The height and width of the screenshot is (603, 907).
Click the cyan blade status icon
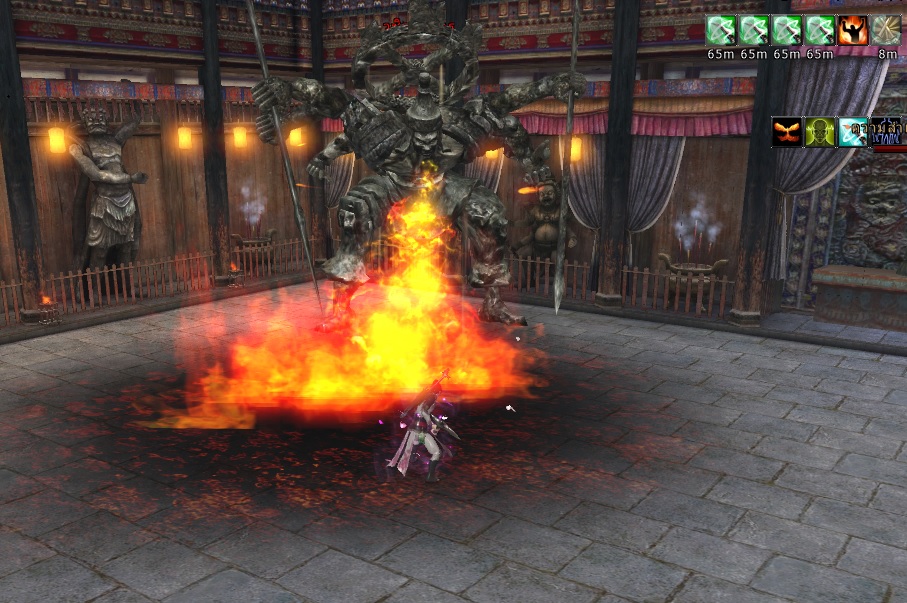853,132
